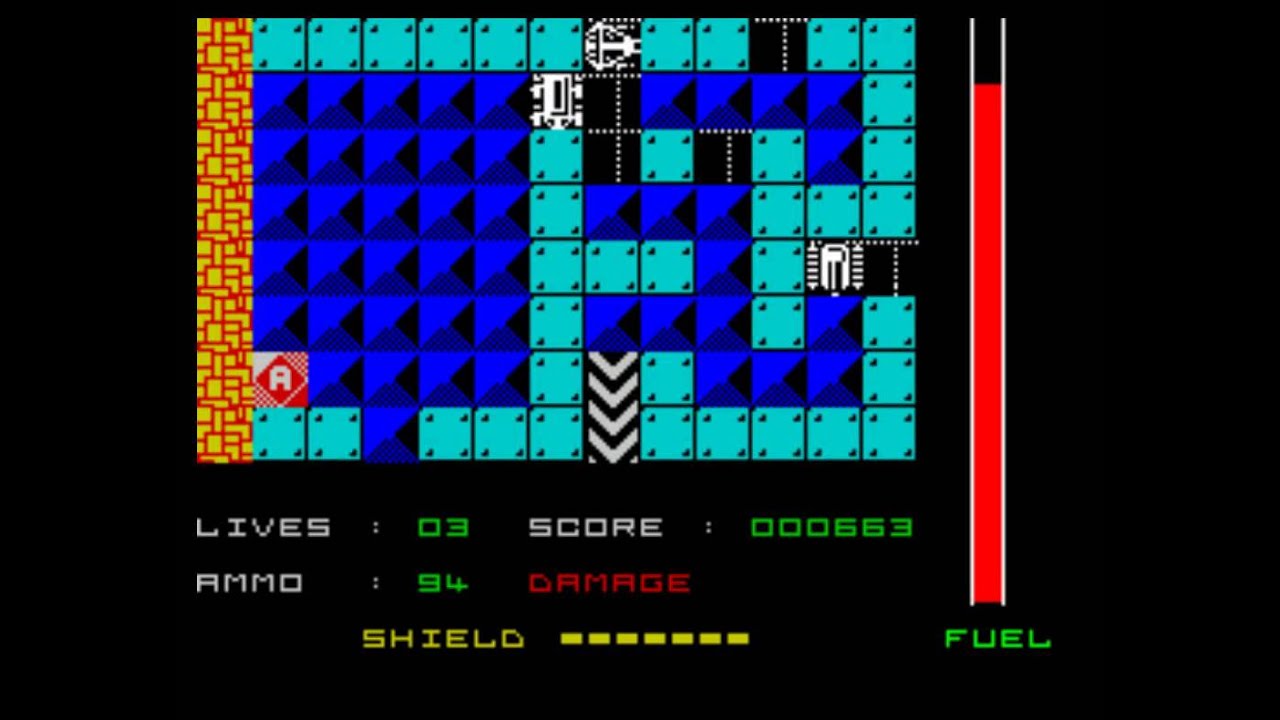Viewport: 1280px width, 720px height.
Task: Click the green SCORE value 000663
Action: 830,527
